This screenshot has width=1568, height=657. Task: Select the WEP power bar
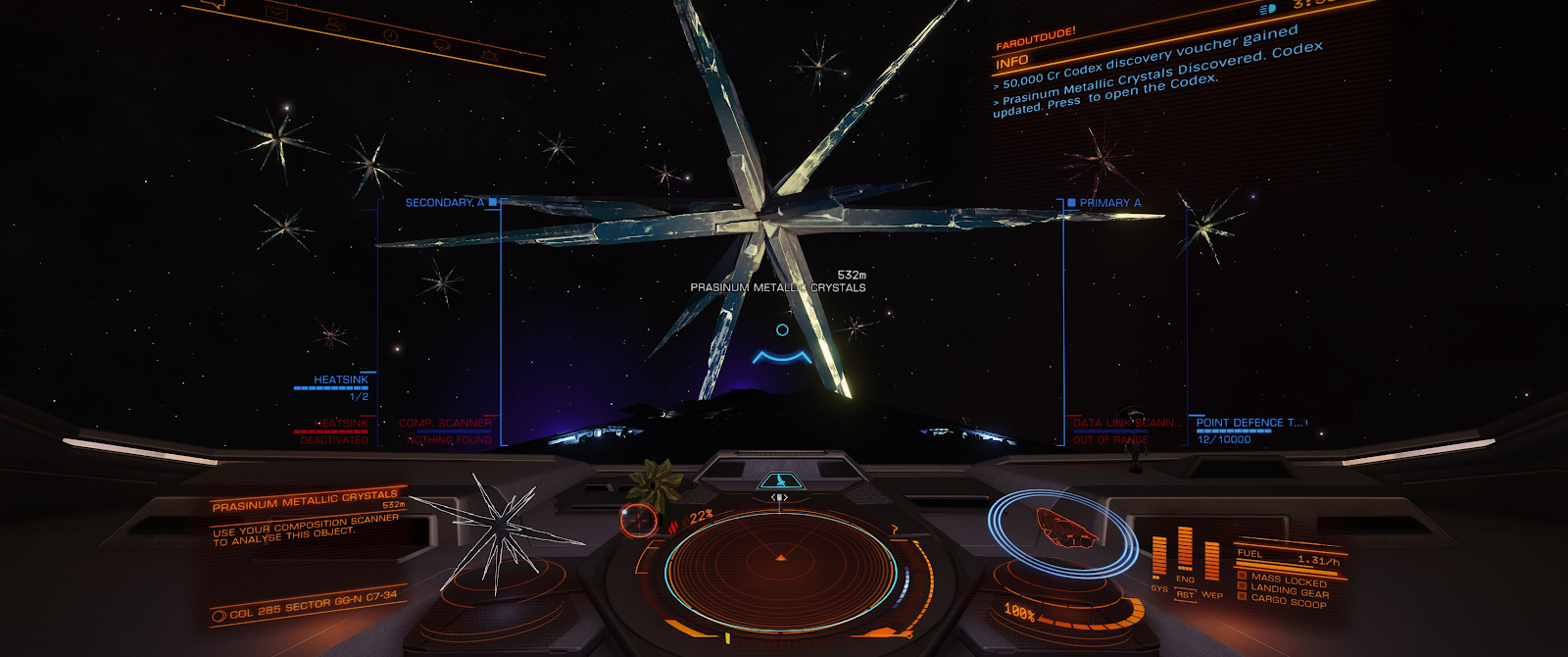[1212, 563]
